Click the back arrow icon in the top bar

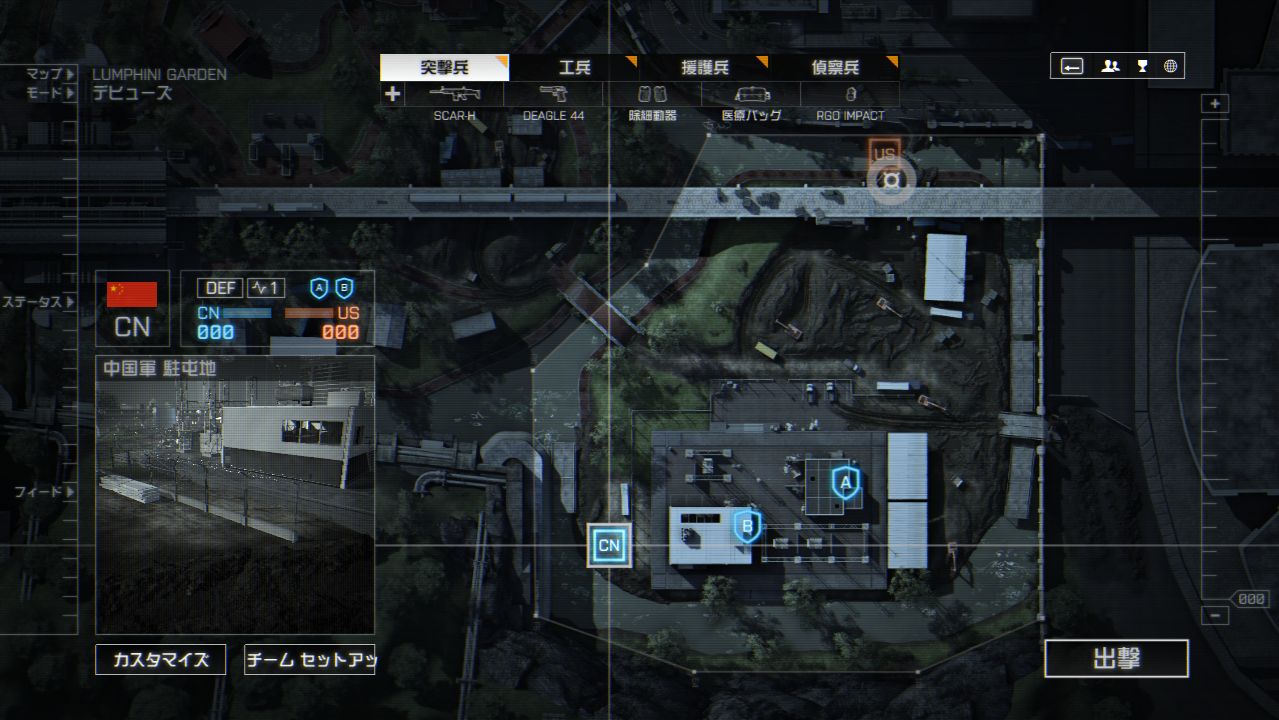1072,66
